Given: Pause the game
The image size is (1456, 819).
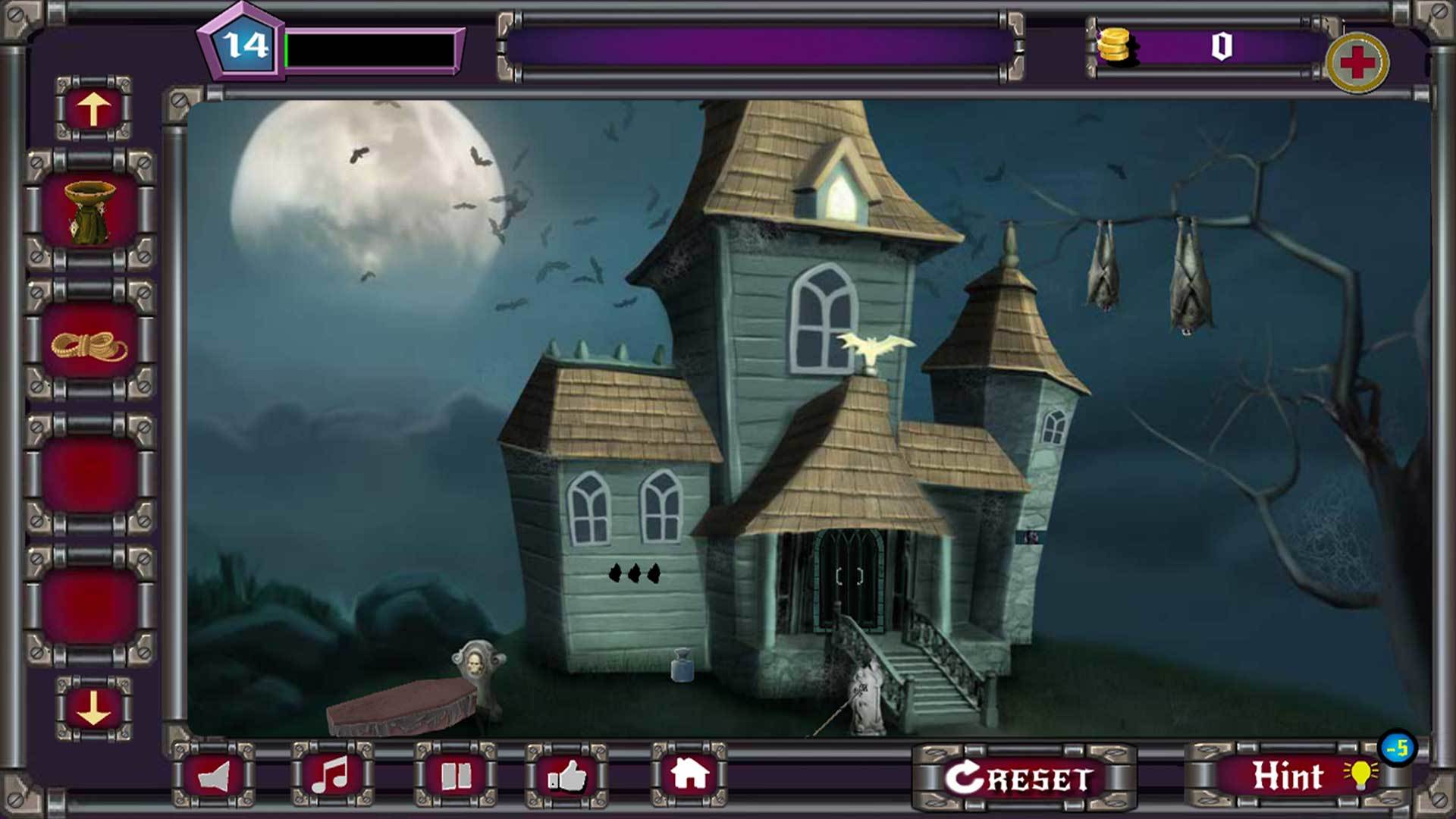Looking at the screenshot, I should pos(456,777).
